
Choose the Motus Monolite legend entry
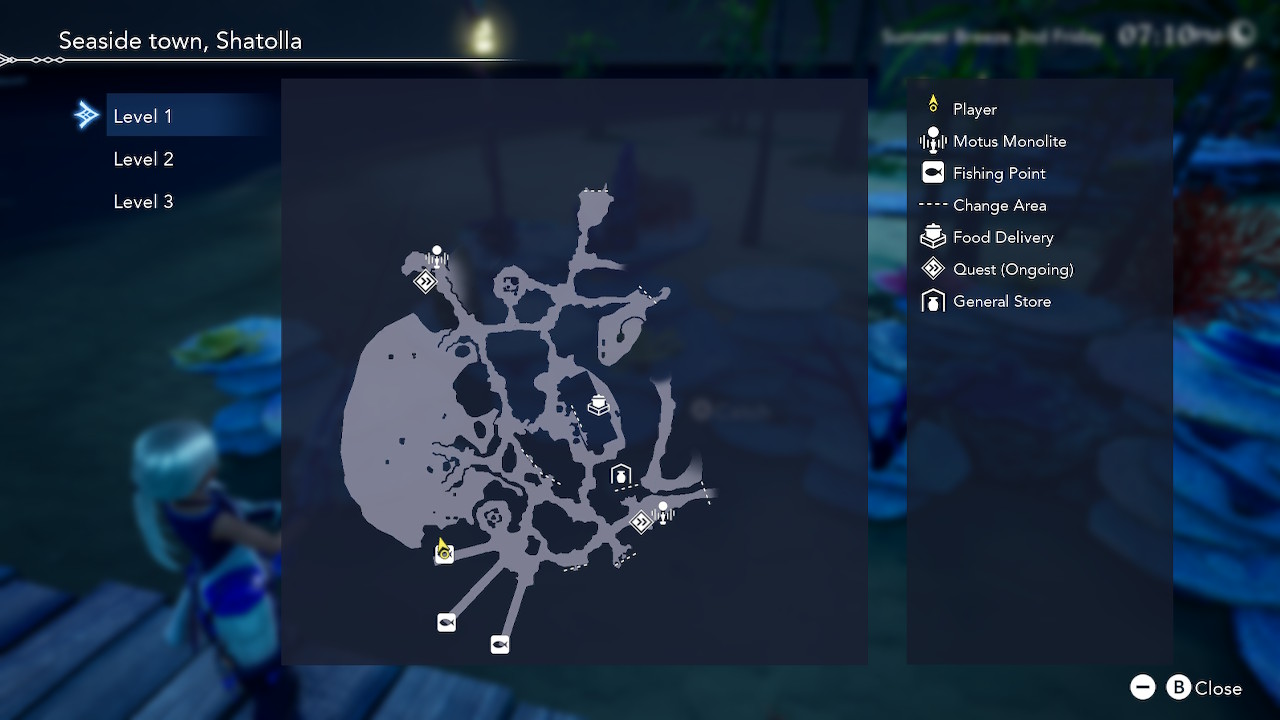coord(1009,141)
